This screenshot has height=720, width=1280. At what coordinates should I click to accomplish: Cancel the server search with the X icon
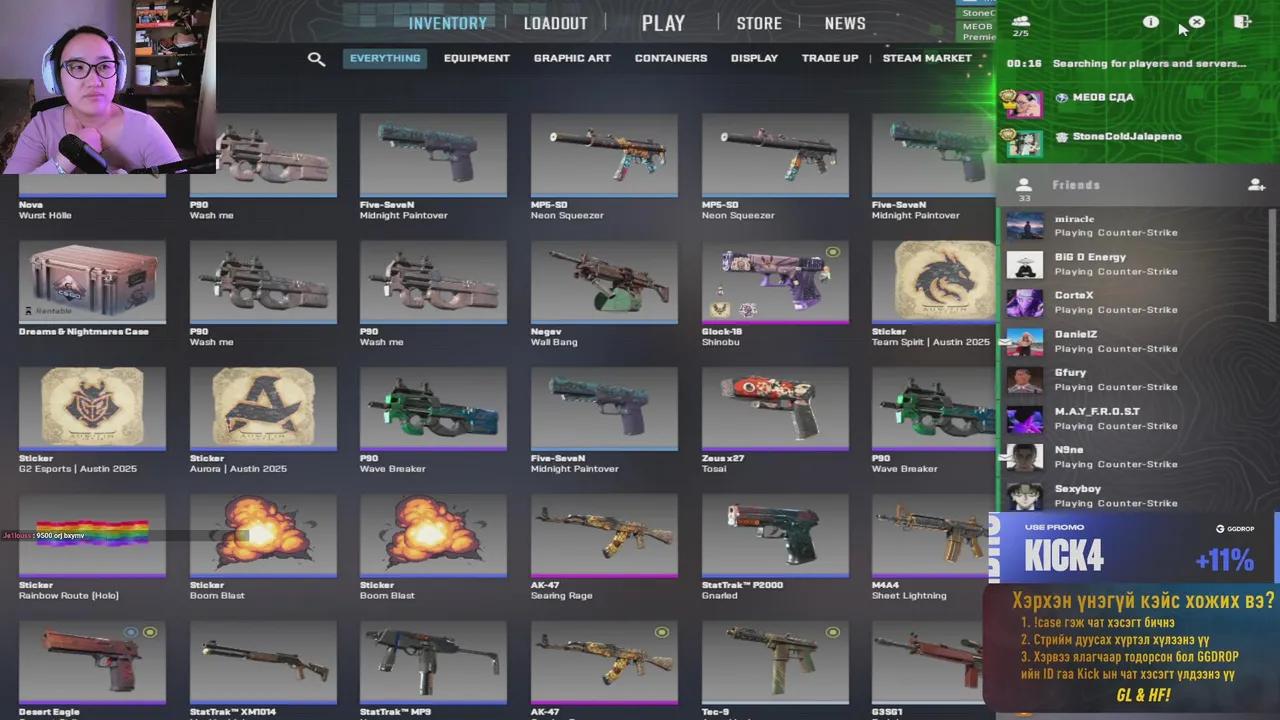point(1196,22)
